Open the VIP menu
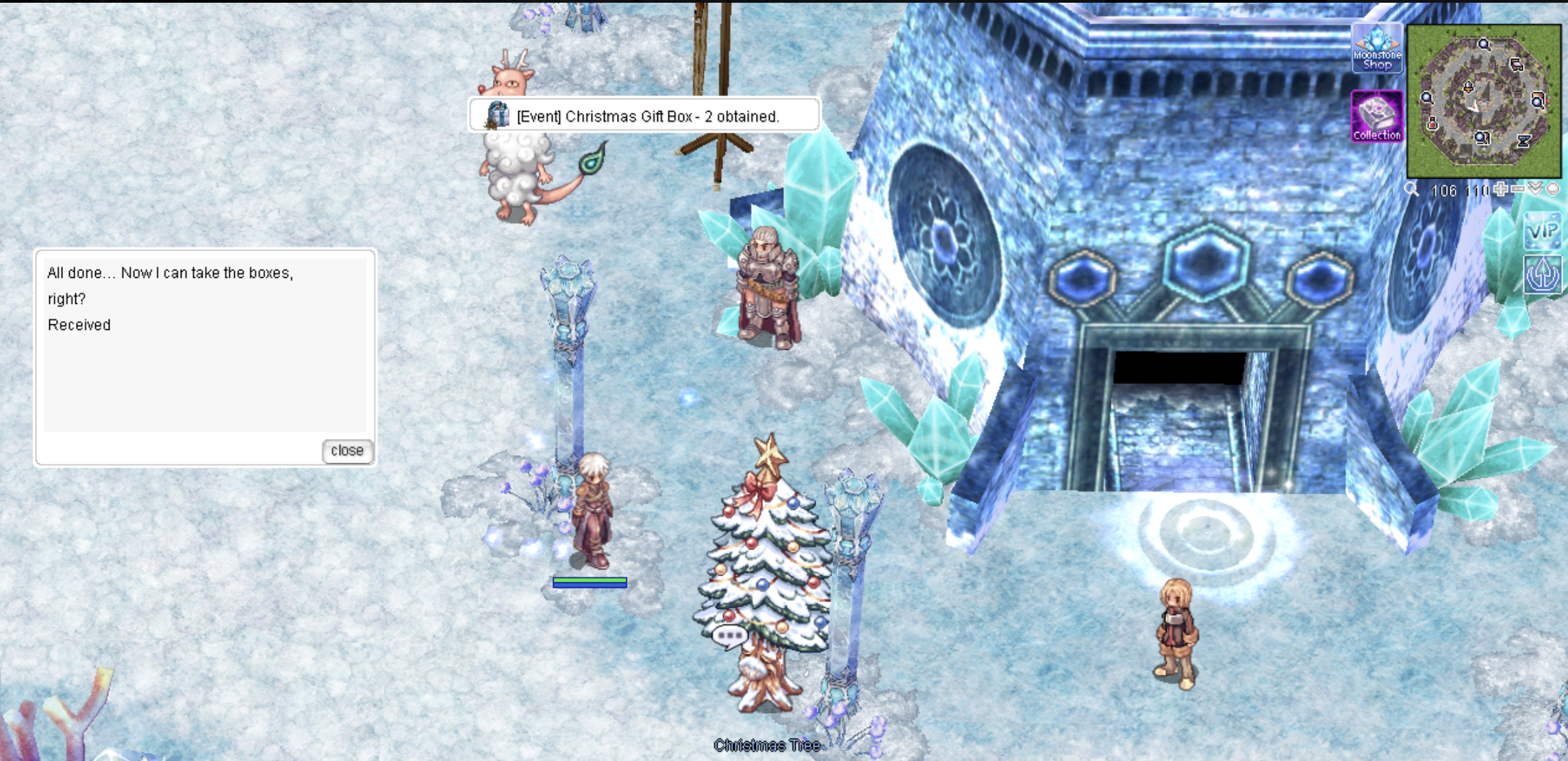The height and width of the screenshot is (761, 1568). (x=1543, y=231)
